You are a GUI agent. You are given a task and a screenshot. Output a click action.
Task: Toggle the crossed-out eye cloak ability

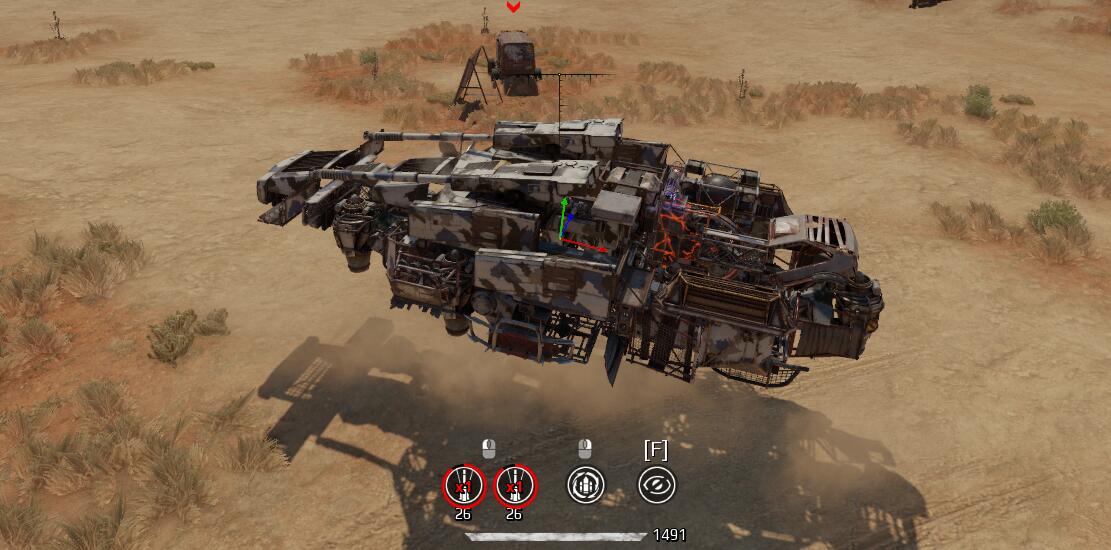click(656, 486)
